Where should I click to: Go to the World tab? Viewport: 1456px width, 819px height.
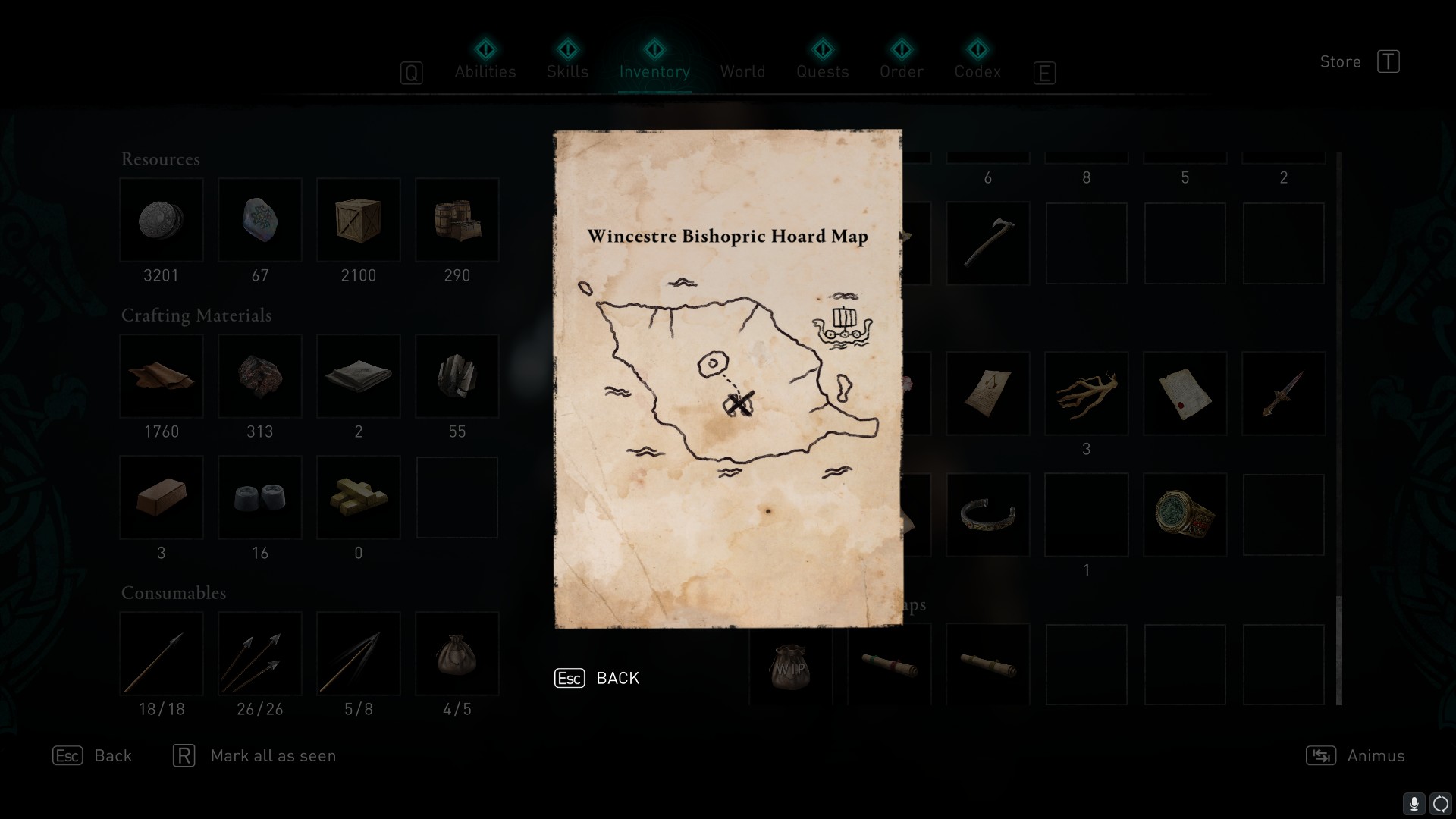click(742, 71)
